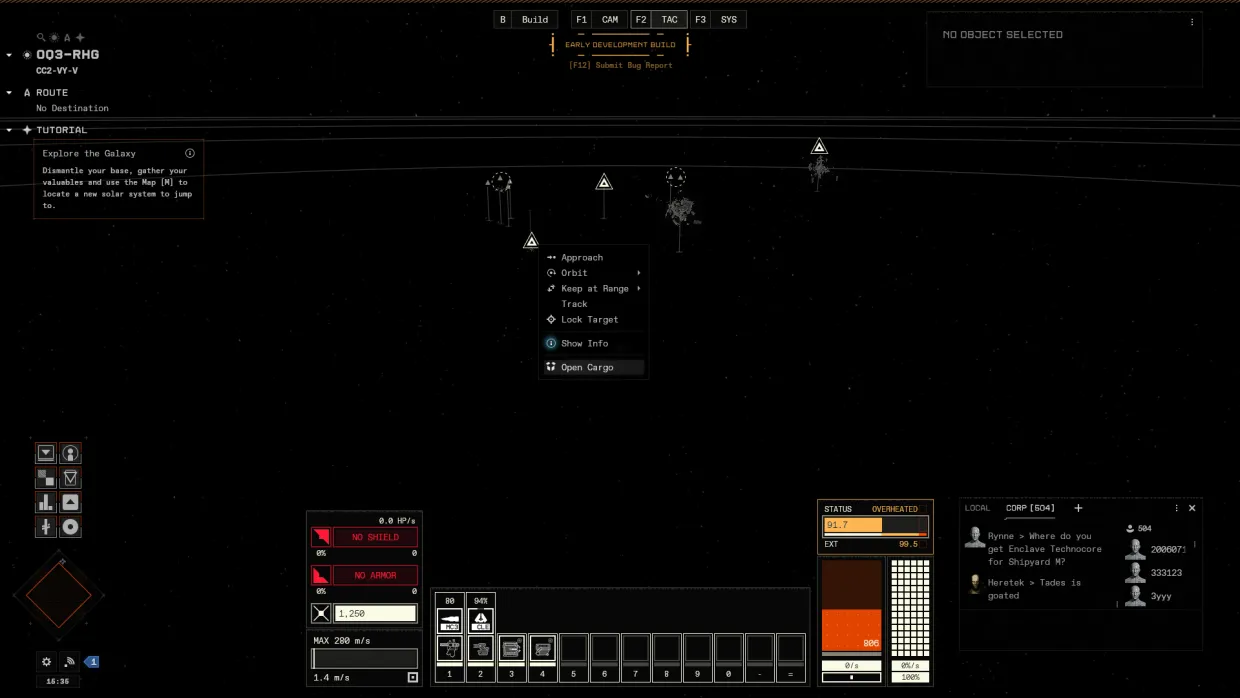This screenshot has width=1240, height=698.
Task: Activate hotbar slot 1 weapon module
Action: pyautogui.click(x=449, y=648)
